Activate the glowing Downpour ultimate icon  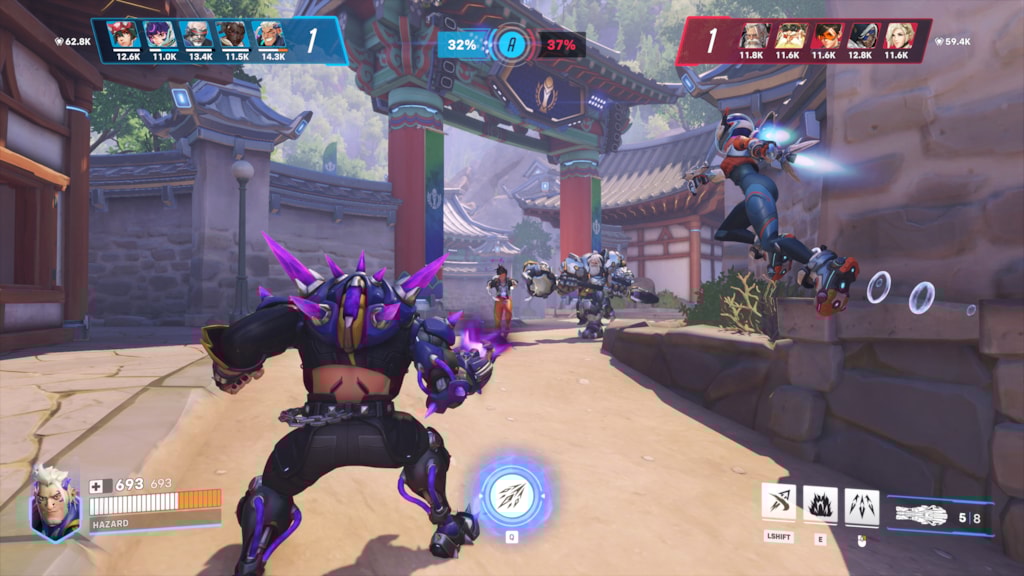(x=511, y=494)
